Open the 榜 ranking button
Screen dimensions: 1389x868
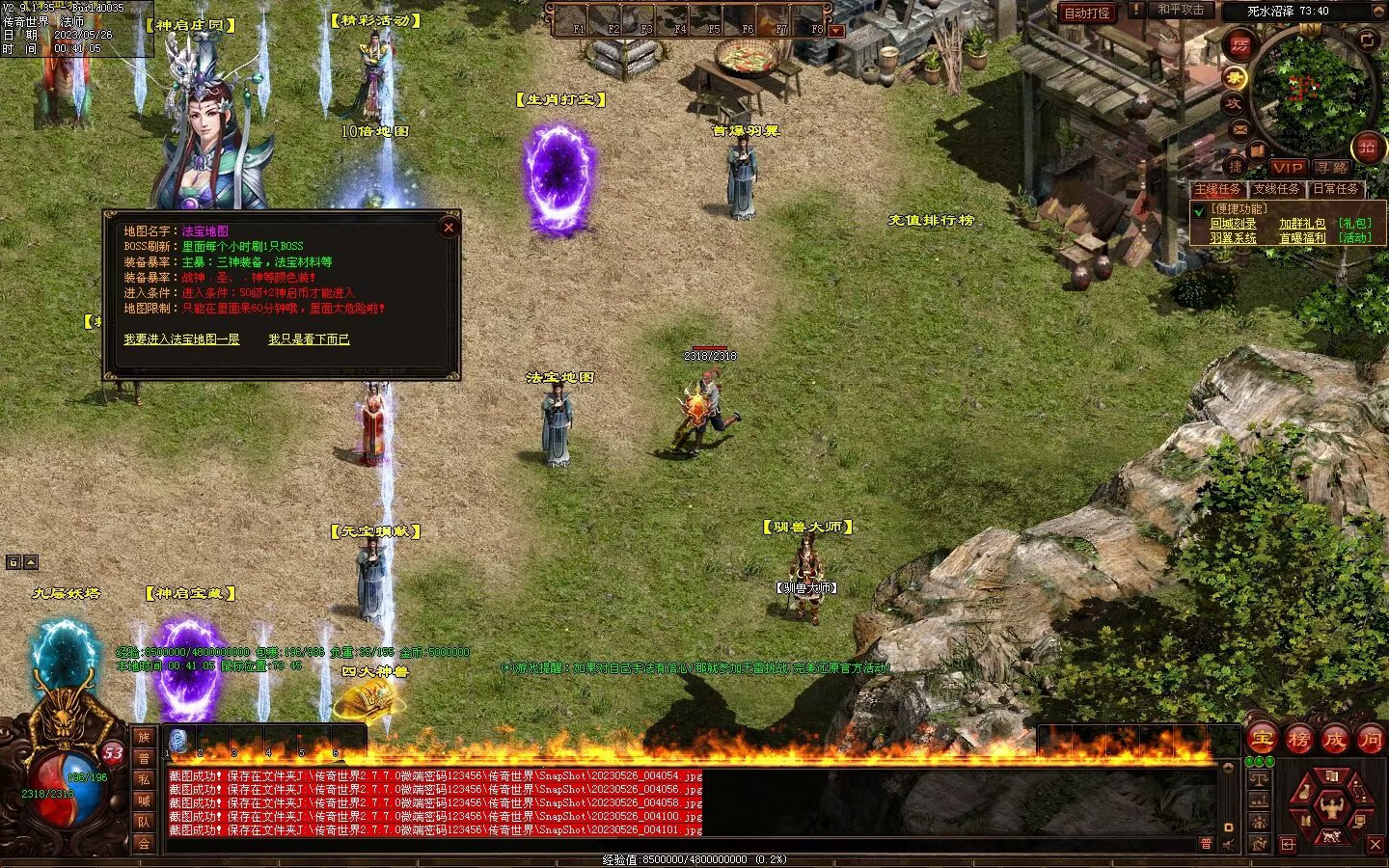tap(1298, 740)
